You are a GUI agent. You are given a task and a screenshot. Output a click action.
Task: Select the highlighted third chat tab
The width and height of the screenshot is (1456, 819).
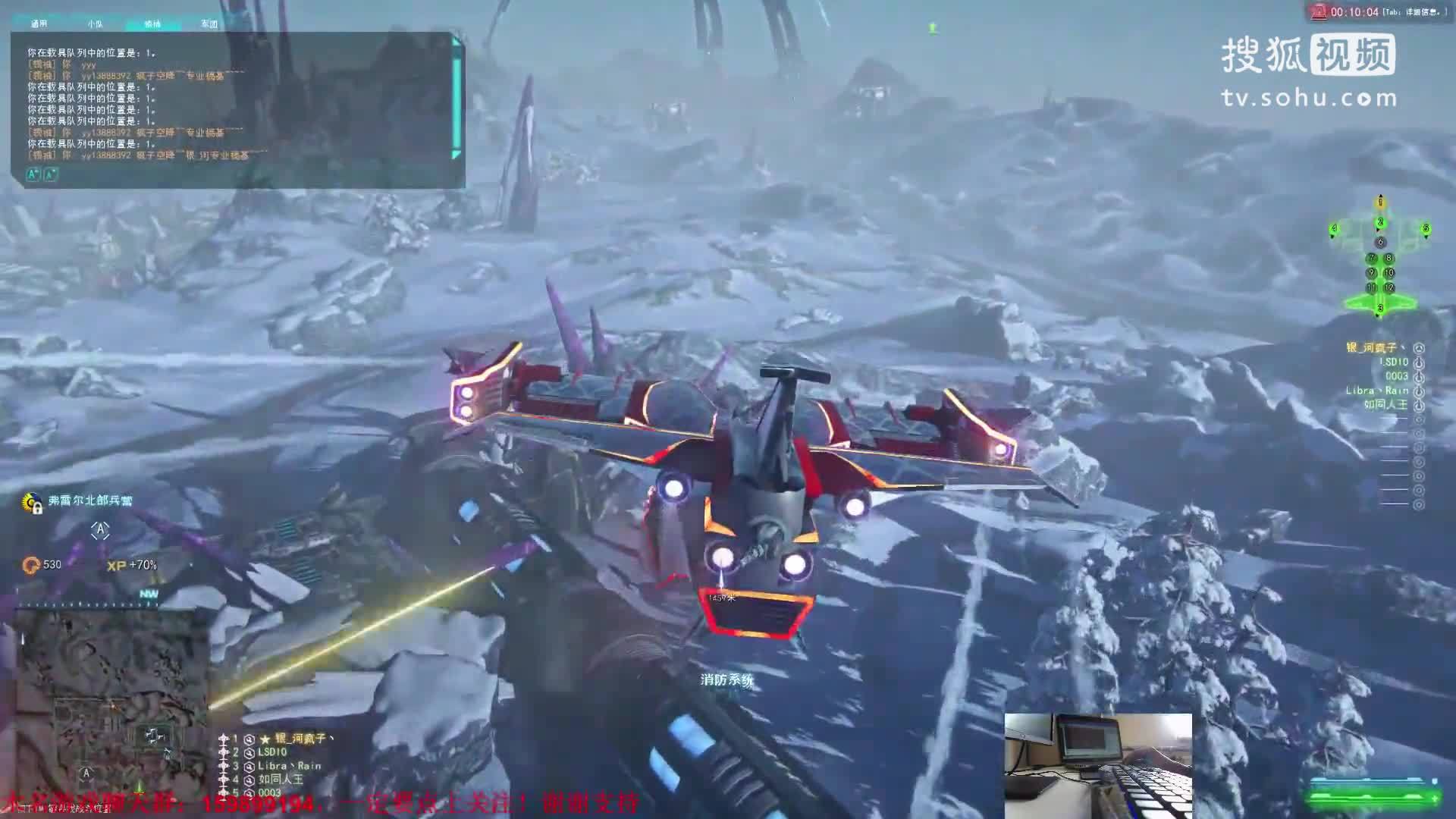tap(152, 24)
